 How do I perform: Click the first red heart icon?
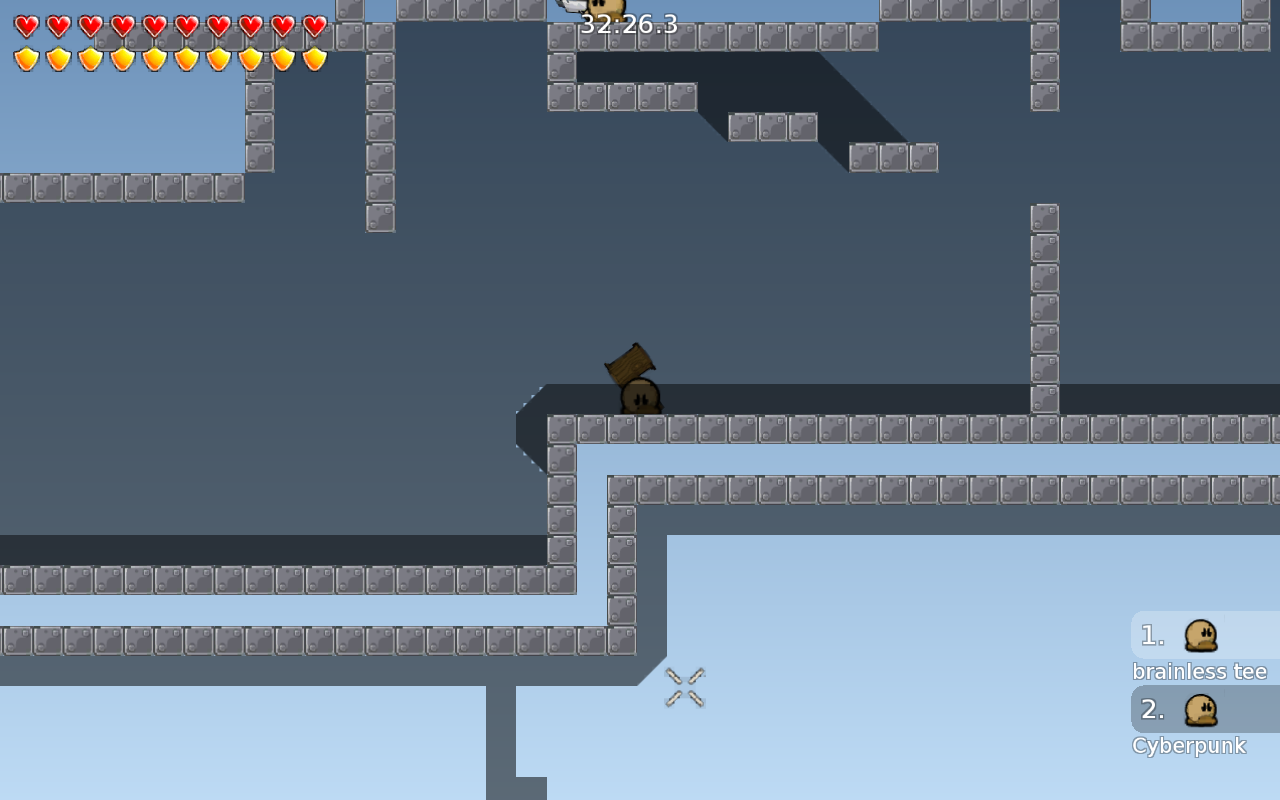[x=27, y=27]
